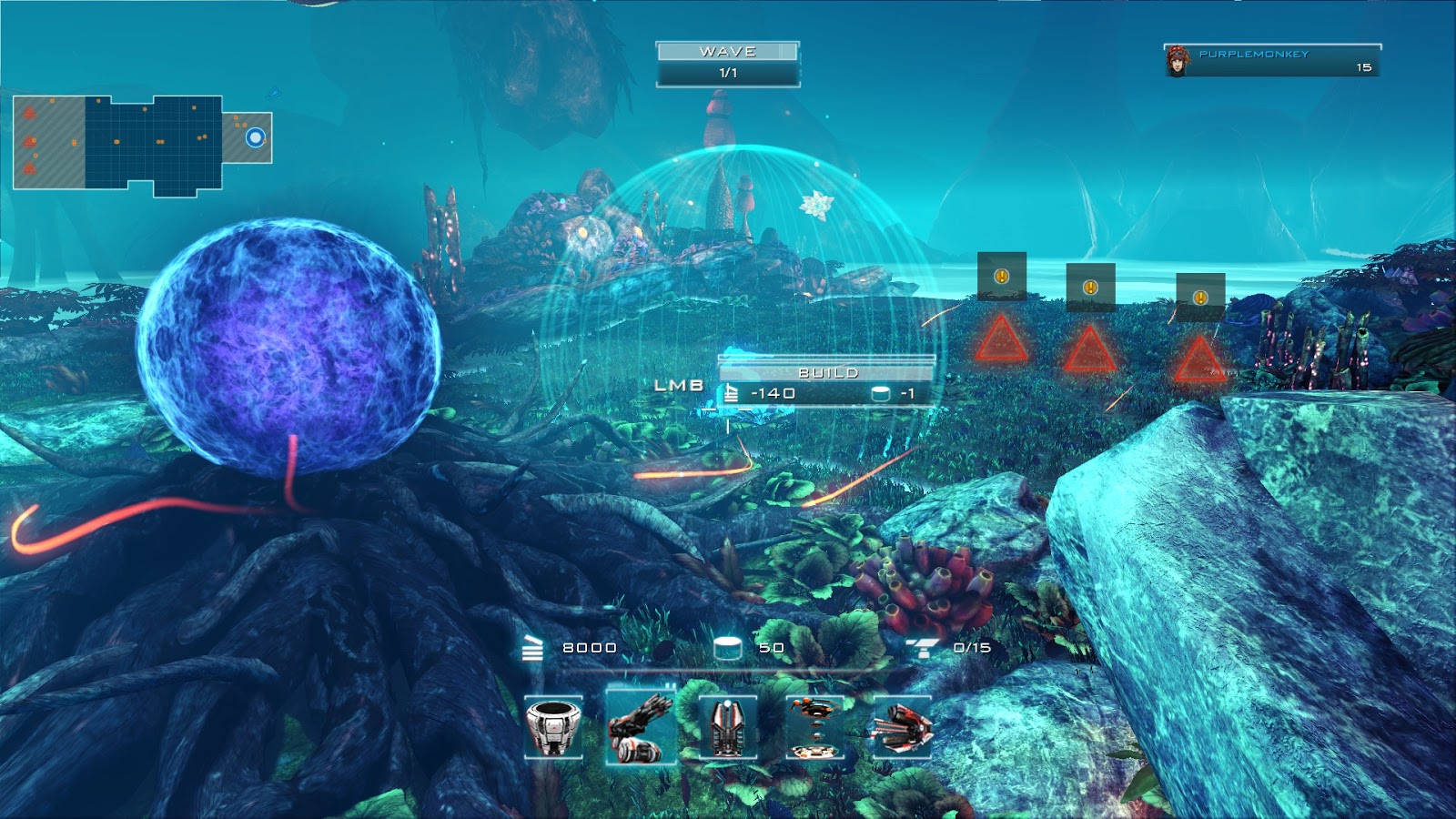Click the tower counter icon showing 0/15
The height and width of the screenshot is (819, 1456).
click(924, 648)
